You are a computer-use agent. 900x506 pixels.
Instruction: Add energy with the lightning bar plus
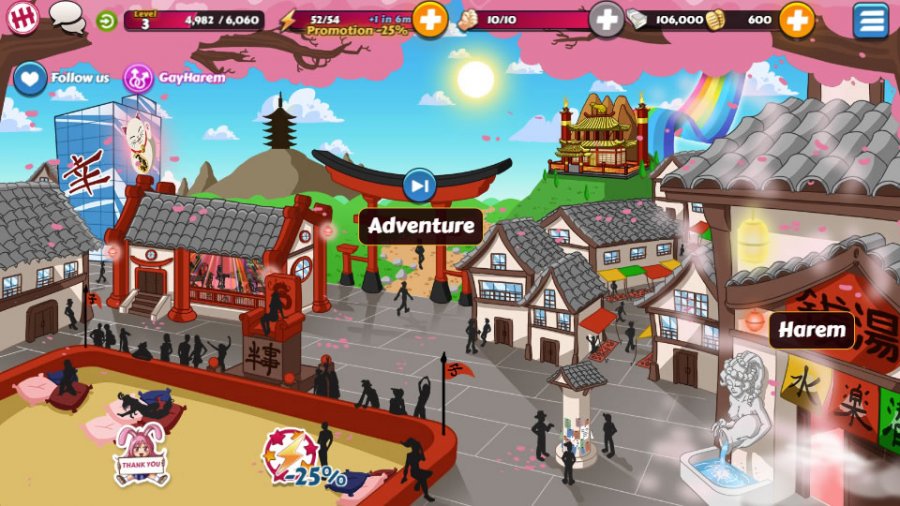[x=430, y=19]
